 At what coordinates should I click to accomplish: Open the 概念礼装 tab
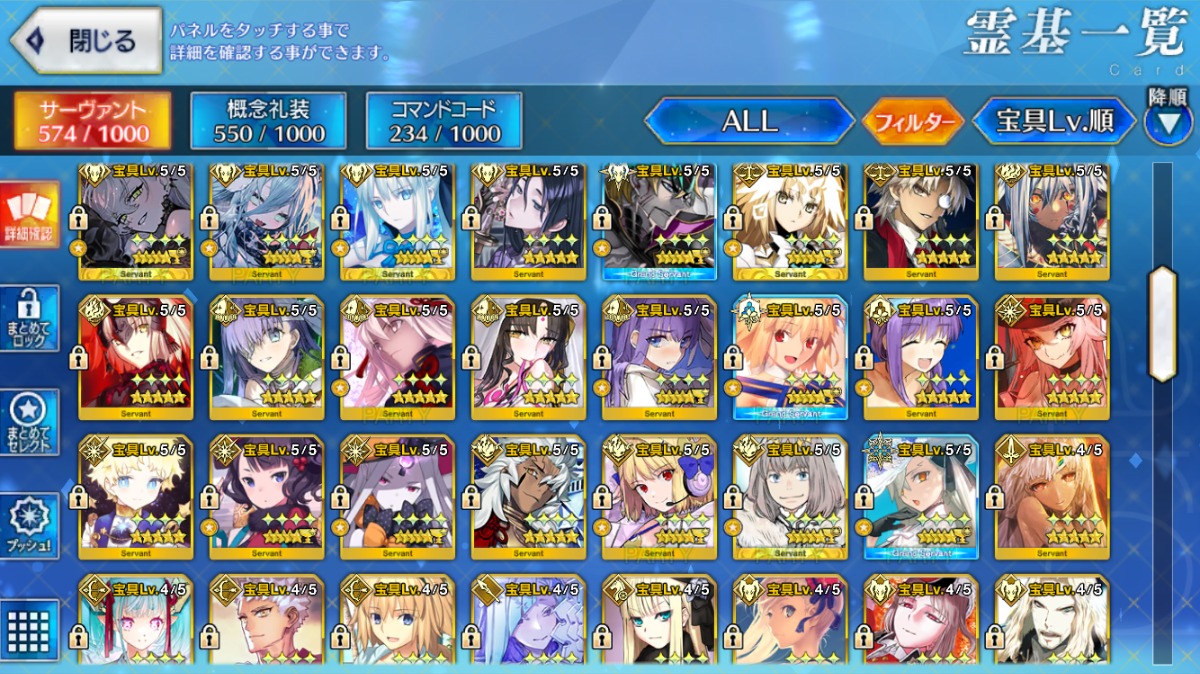click(x=268, y=121)
